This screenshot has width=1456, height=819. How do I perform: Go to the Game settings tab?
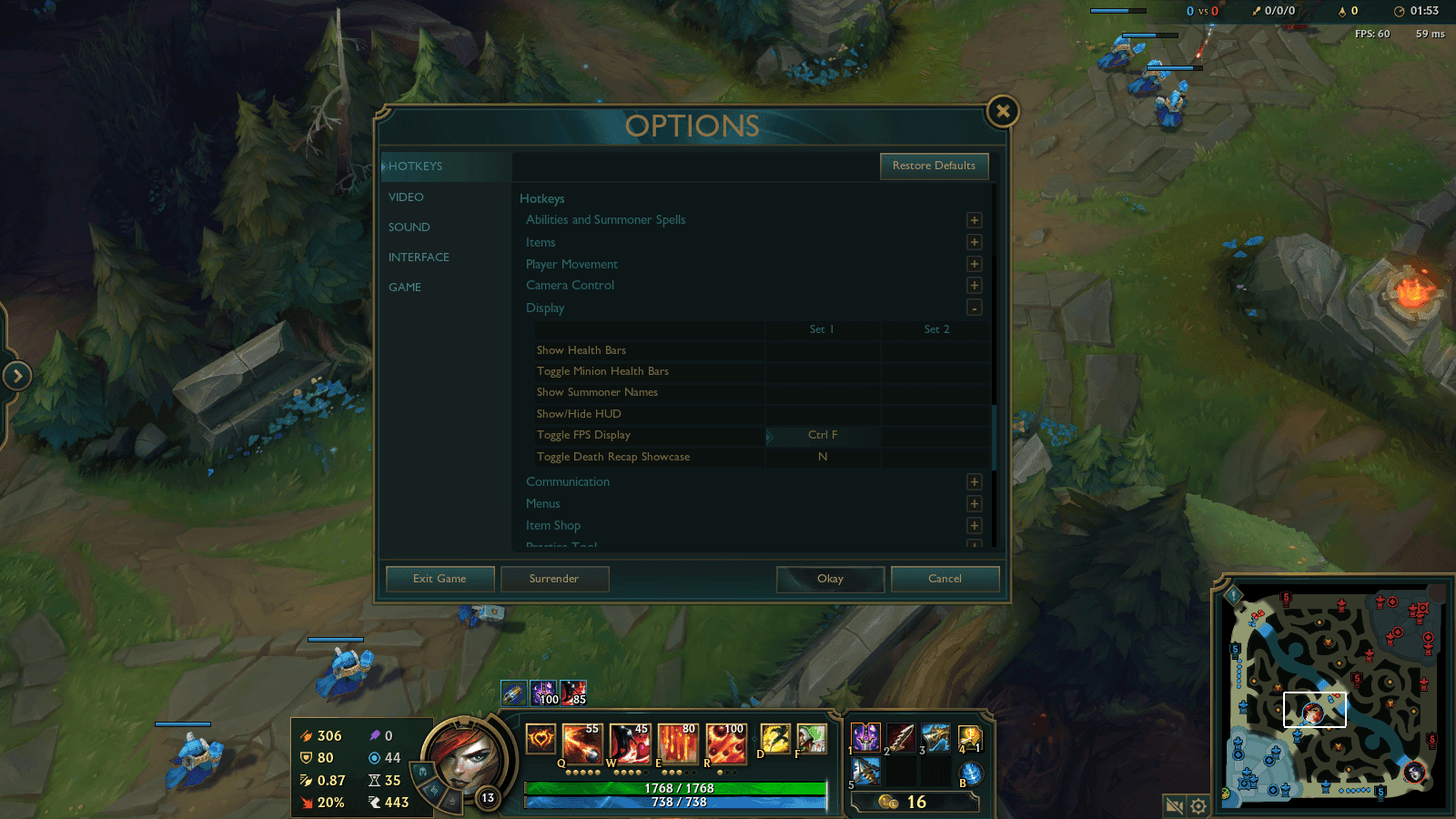coord(405,288)
